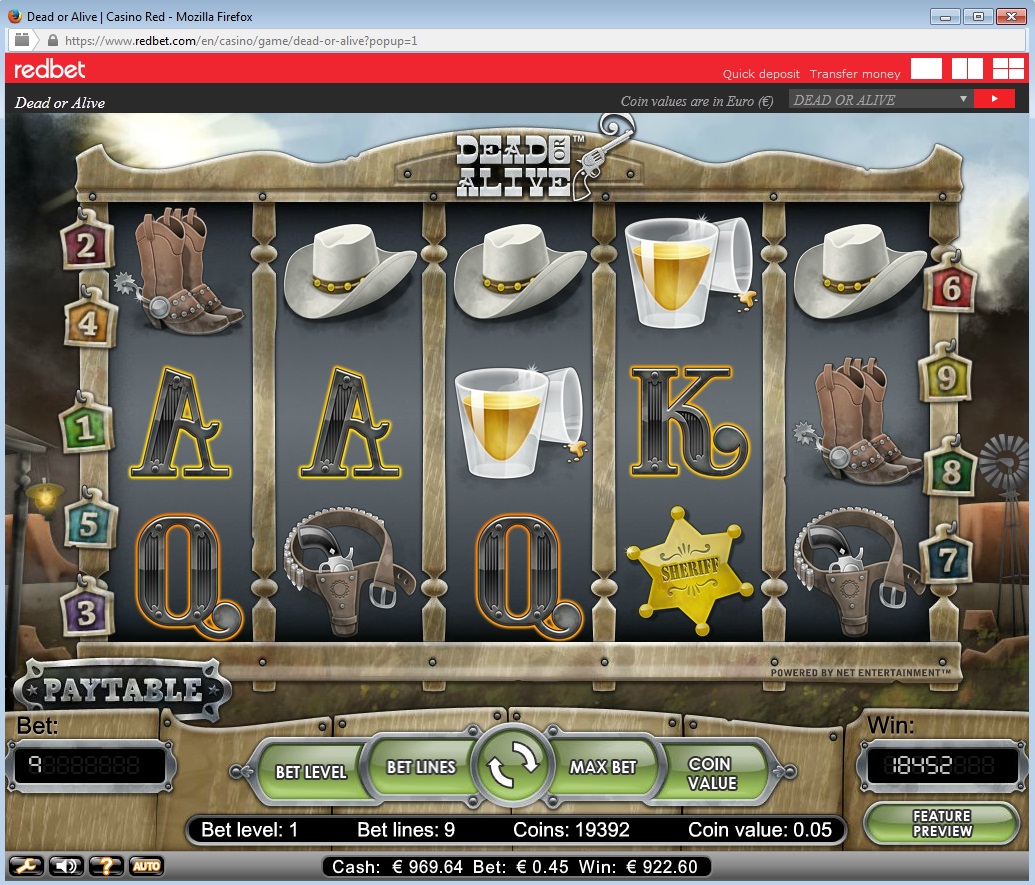Image resolution: width=1035 pixels, height=885 pixels.
Task: Show help via the question mark icon
Action: click(x=105, y=866)
